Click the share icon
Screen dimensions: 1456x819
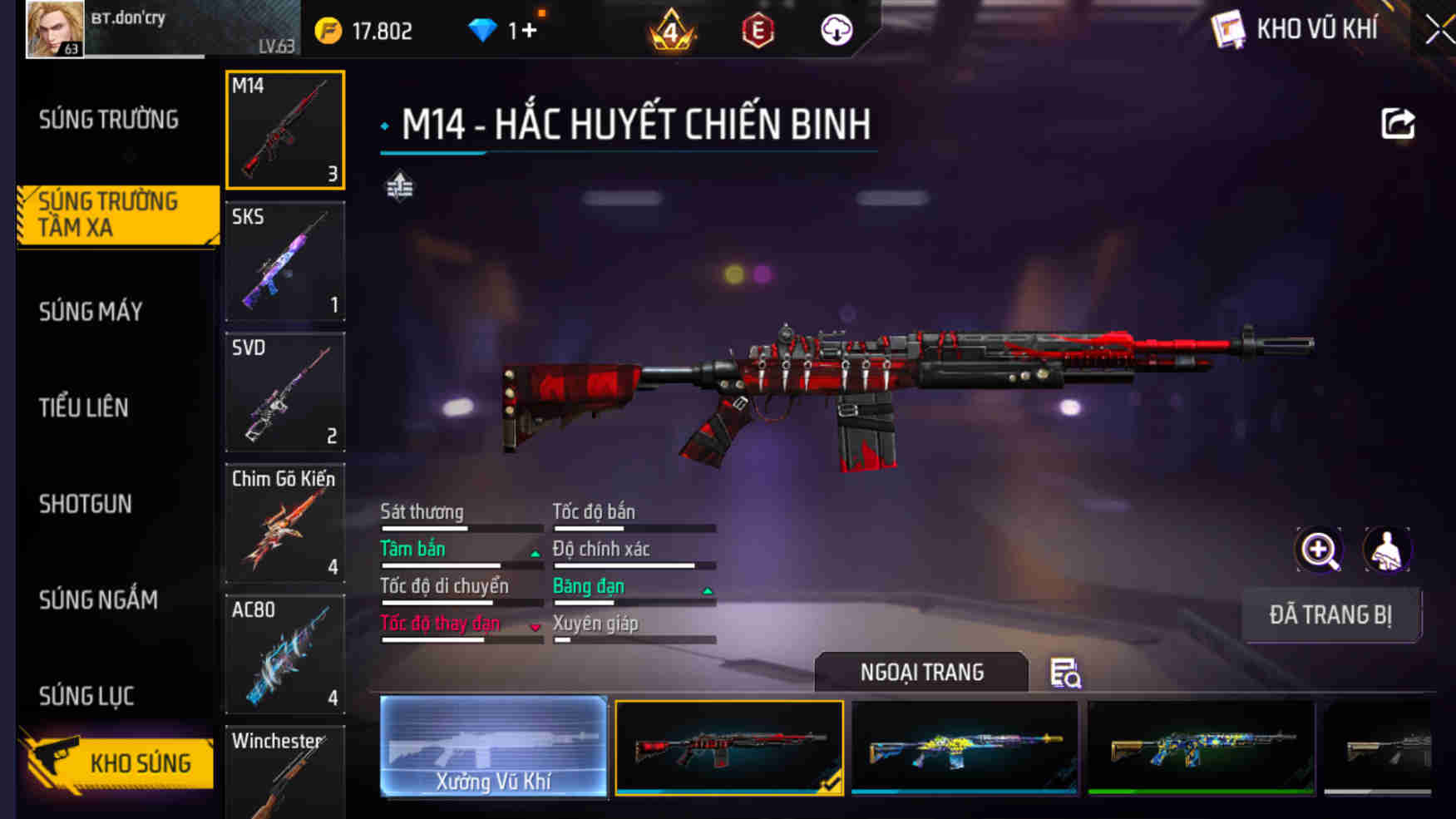coord(1398,124)
